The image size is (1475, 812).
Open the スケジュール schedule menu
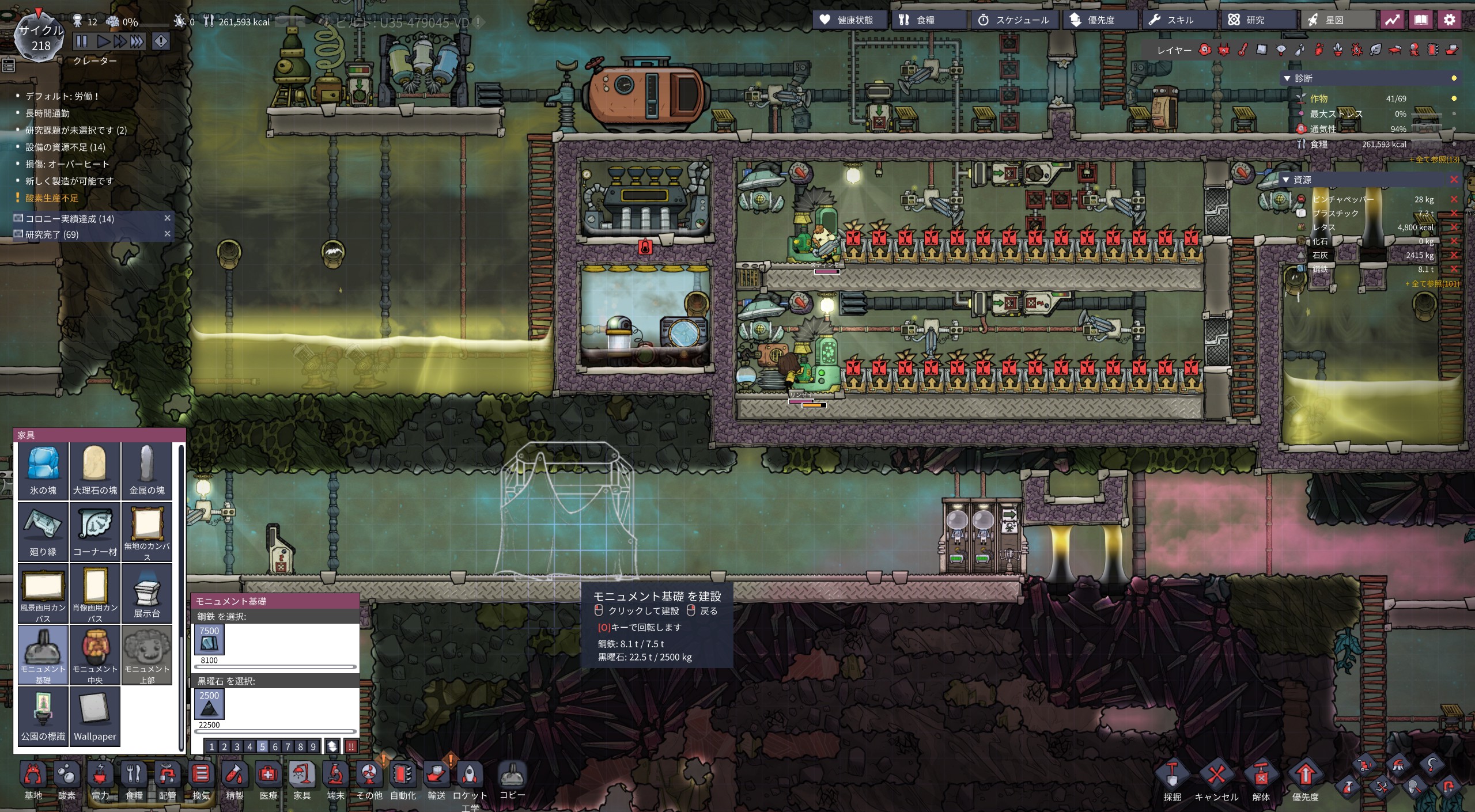[1013, 20]
